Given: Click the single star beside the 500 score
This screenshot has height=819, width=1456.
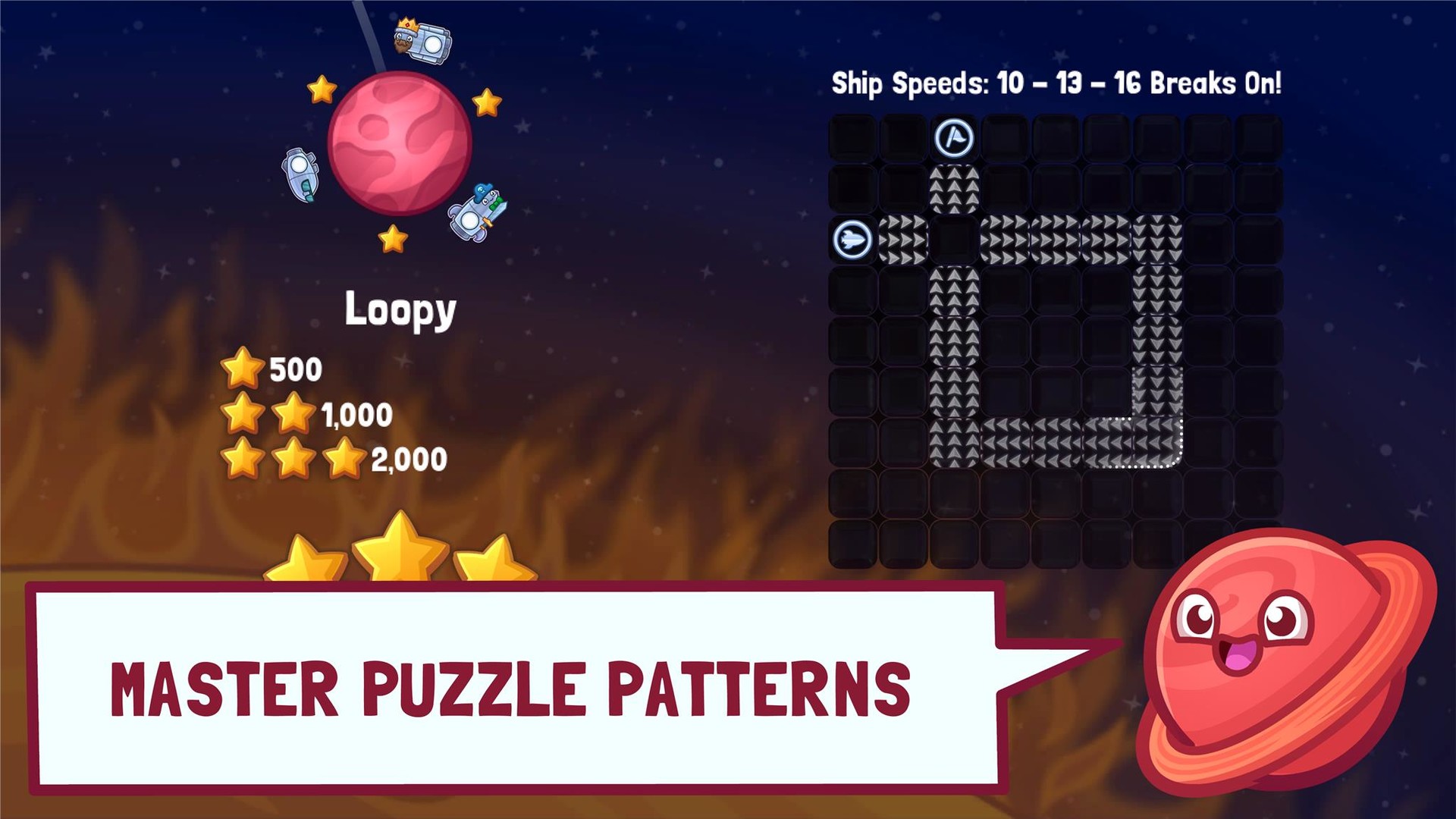Looking at the screenshot, I should point(244,368).
